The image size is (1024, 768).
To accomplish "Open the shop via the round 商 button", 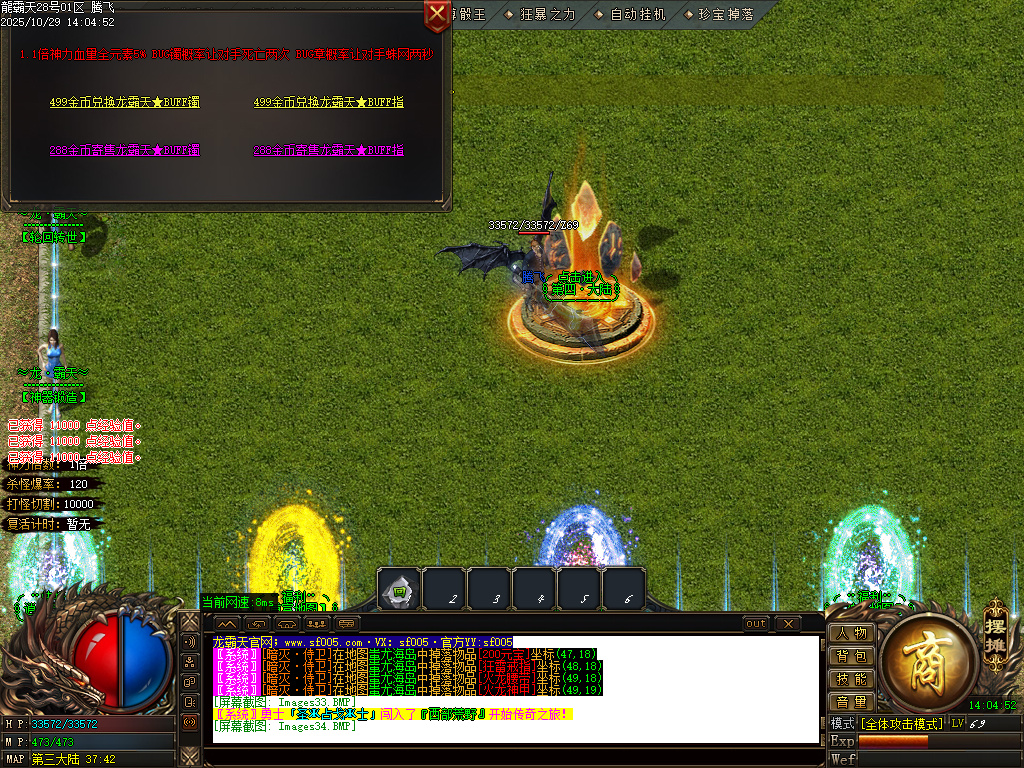I will click(922, 657).
